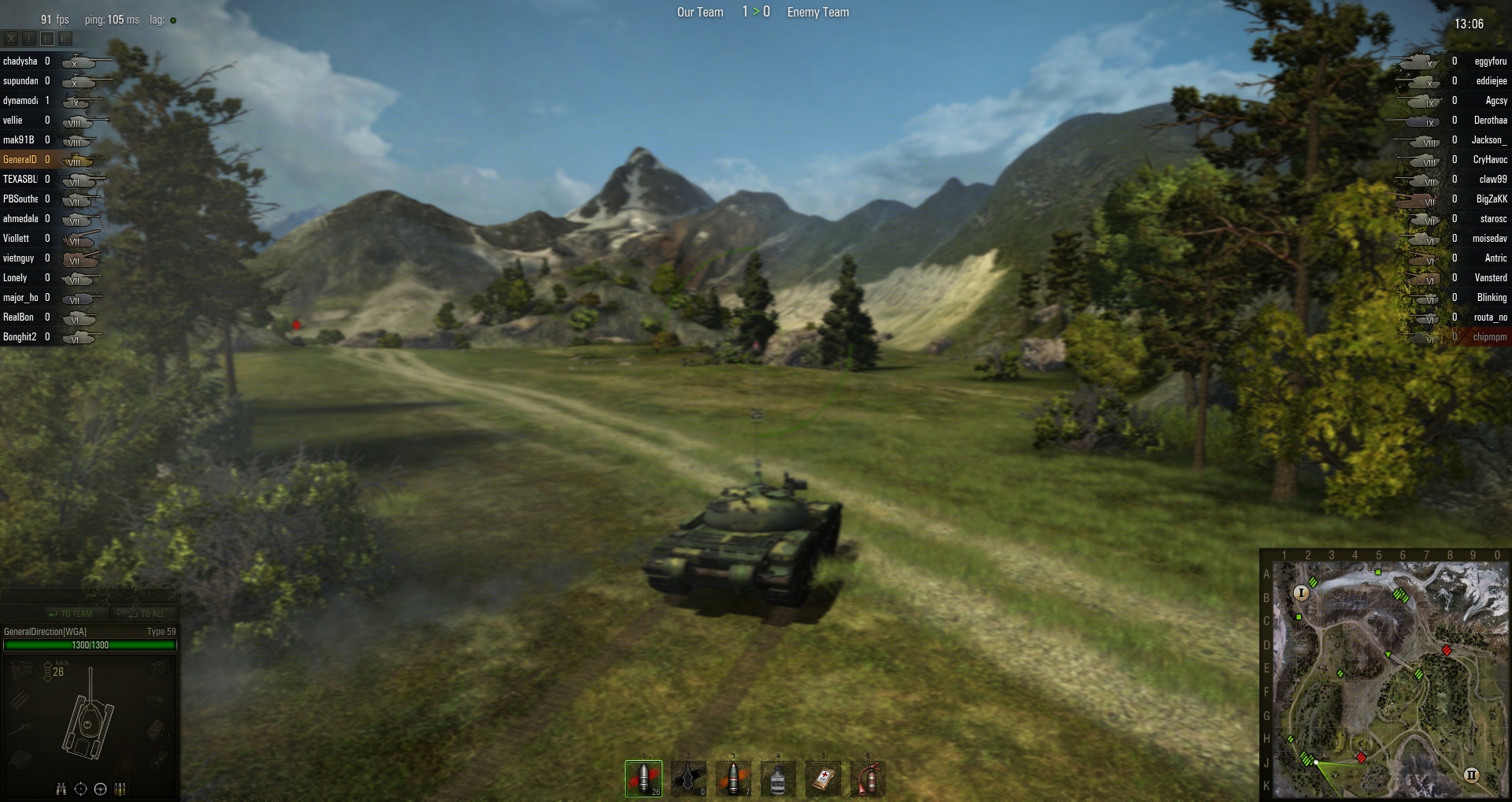Use the first aid kit consumable
The height and width of the screenshot is (802, 1512).
click(x=823, y=778)
